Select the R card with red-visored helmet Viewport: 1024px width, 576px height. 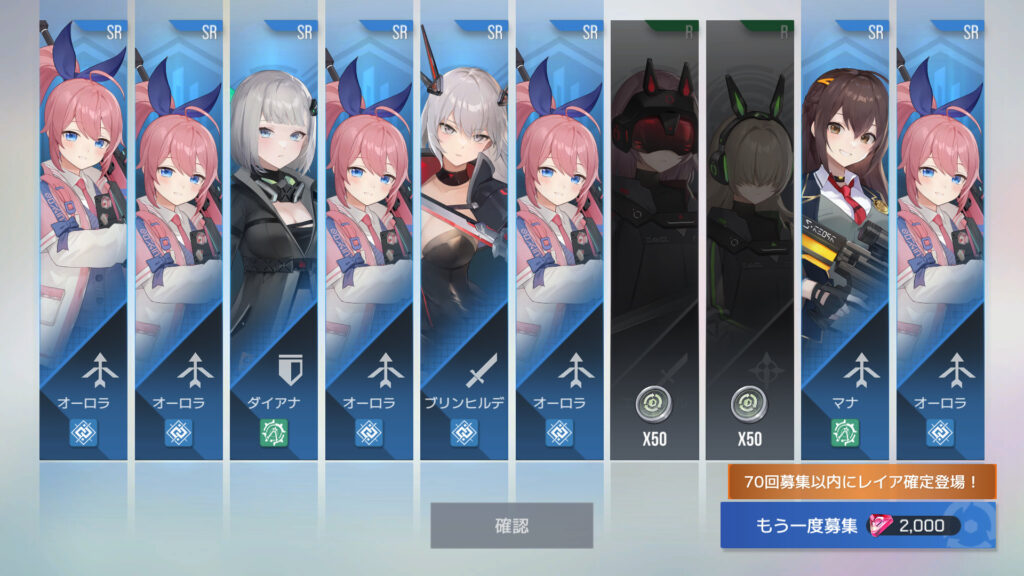click(x=654, y=240)
